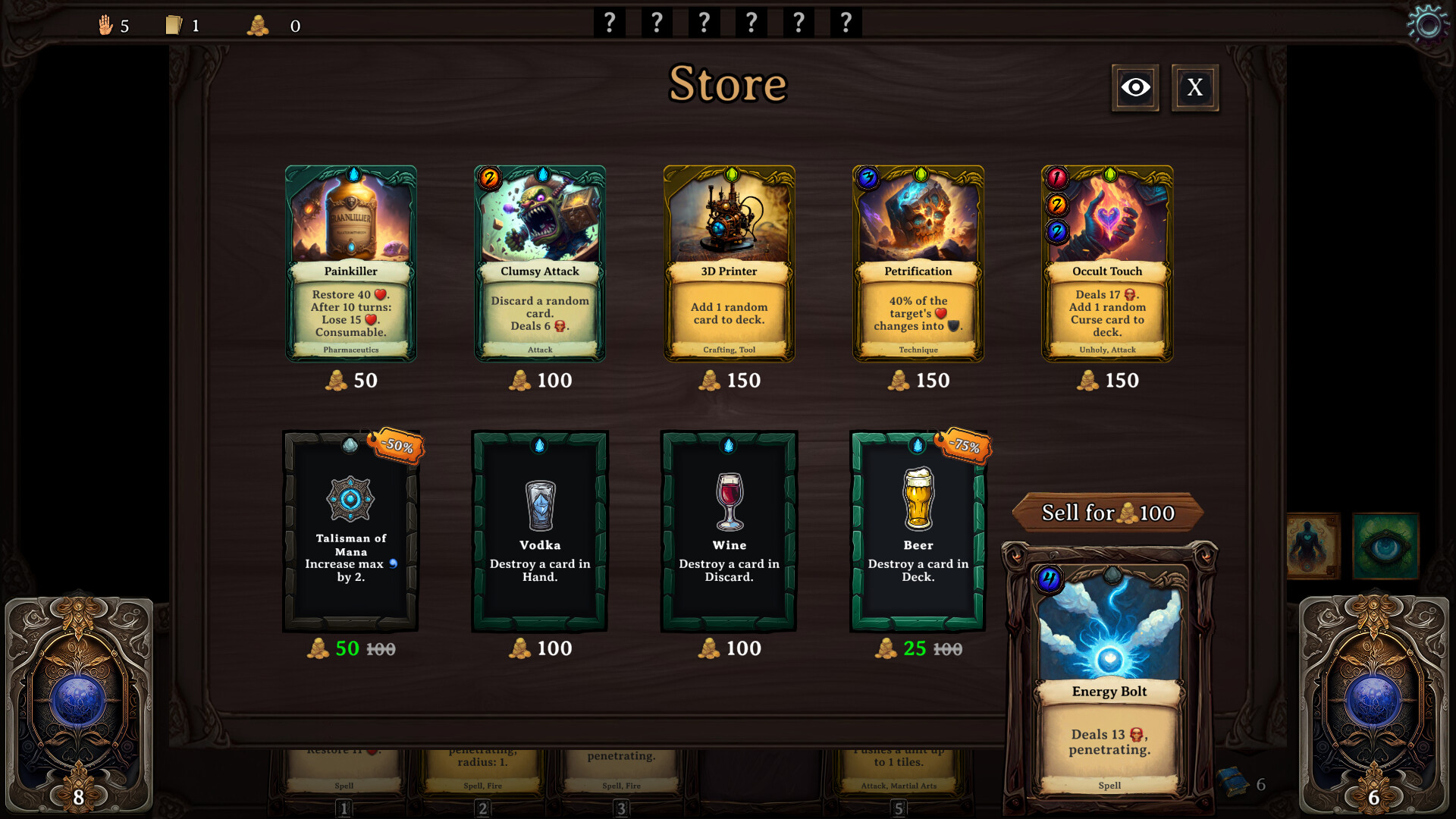Open settings via the gear icon
This screenshot has width=1456, height=819.
click(x=1429, y=24)
